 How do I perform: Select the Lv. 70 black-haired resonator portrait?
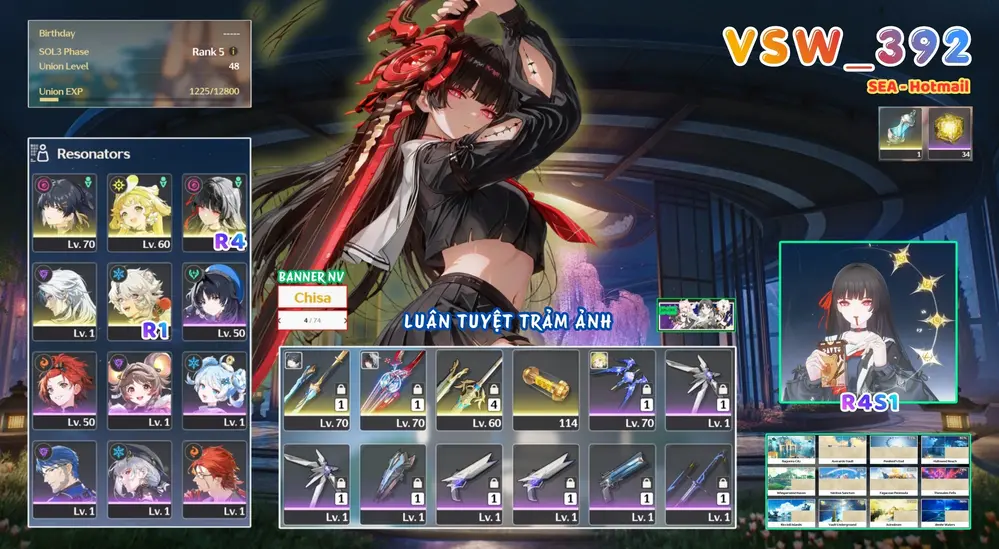pyautogui.click(x=64, y=211)
